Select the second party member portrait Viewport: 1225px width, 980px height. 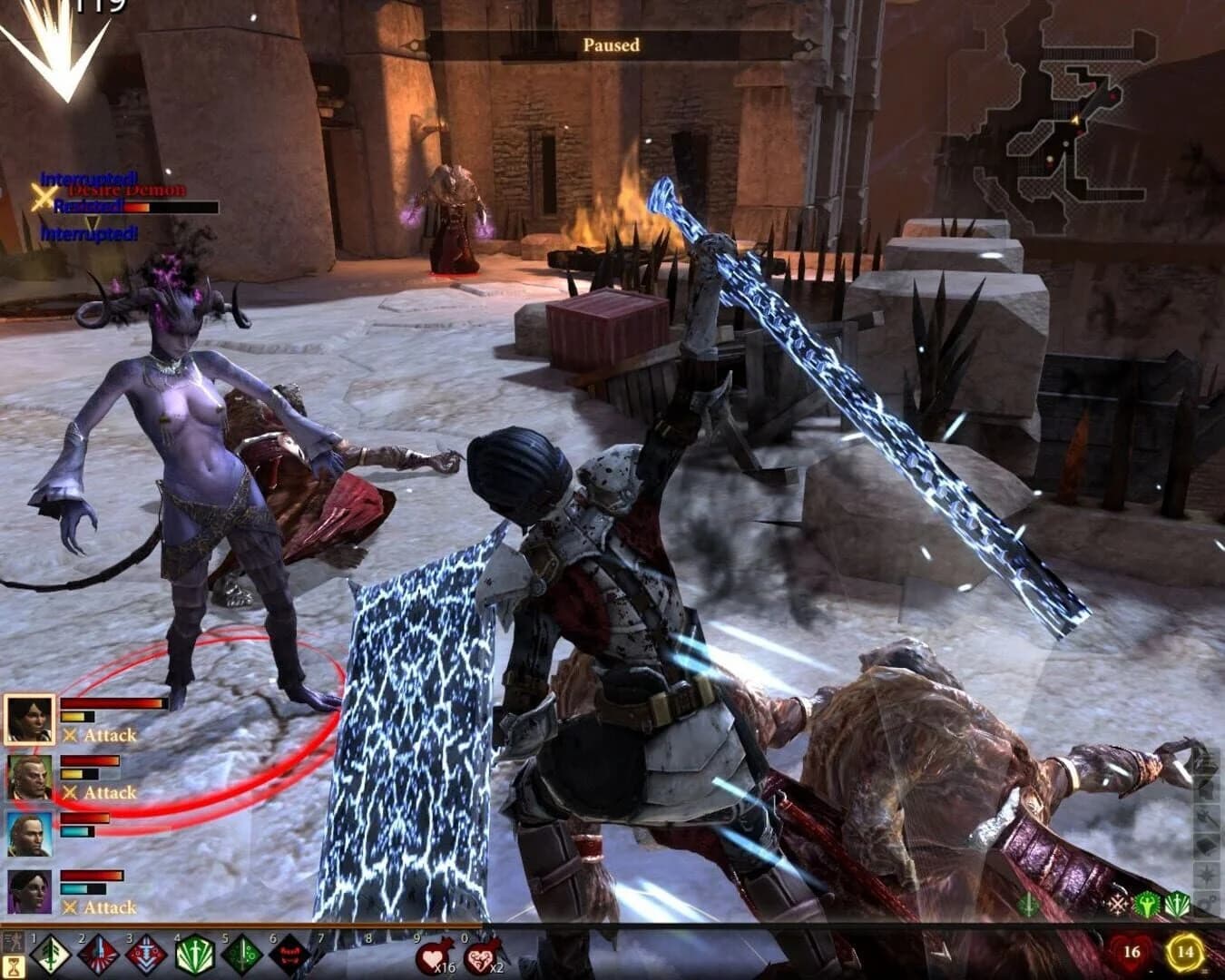(29, 776)
